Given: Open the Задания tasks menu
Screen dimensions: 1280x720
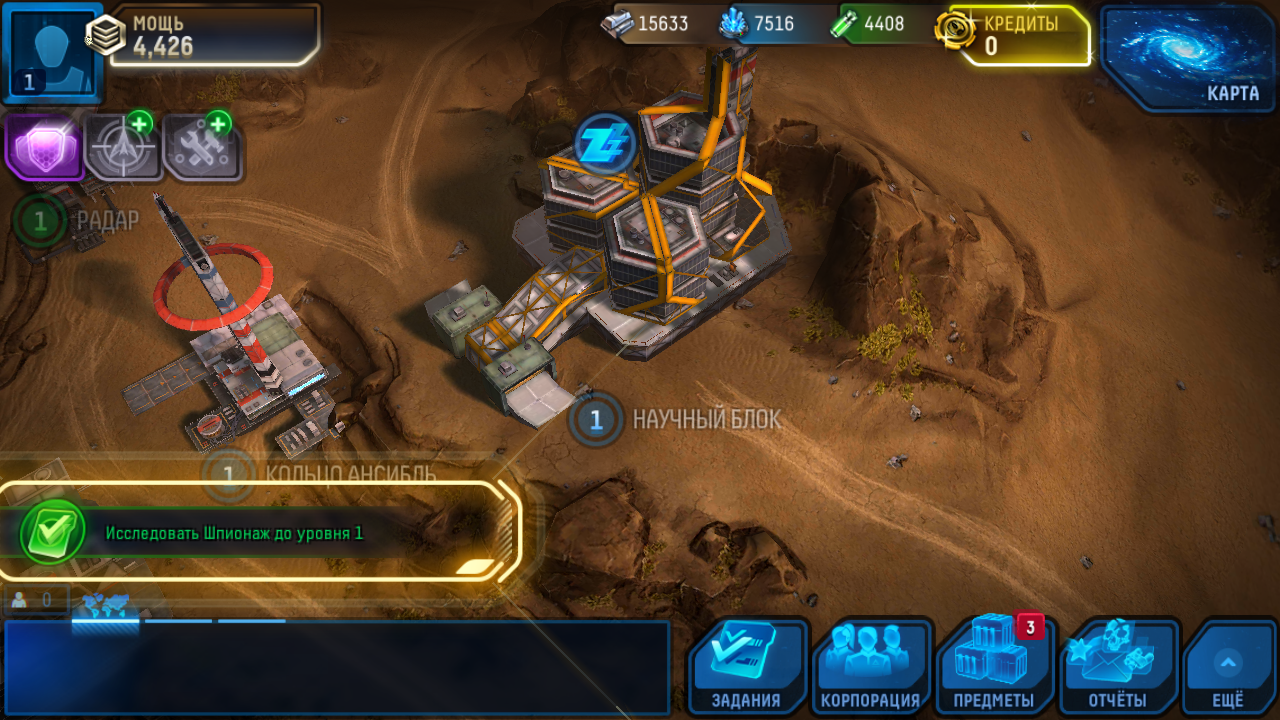Looking at the screenshot, I should [747, 666].
